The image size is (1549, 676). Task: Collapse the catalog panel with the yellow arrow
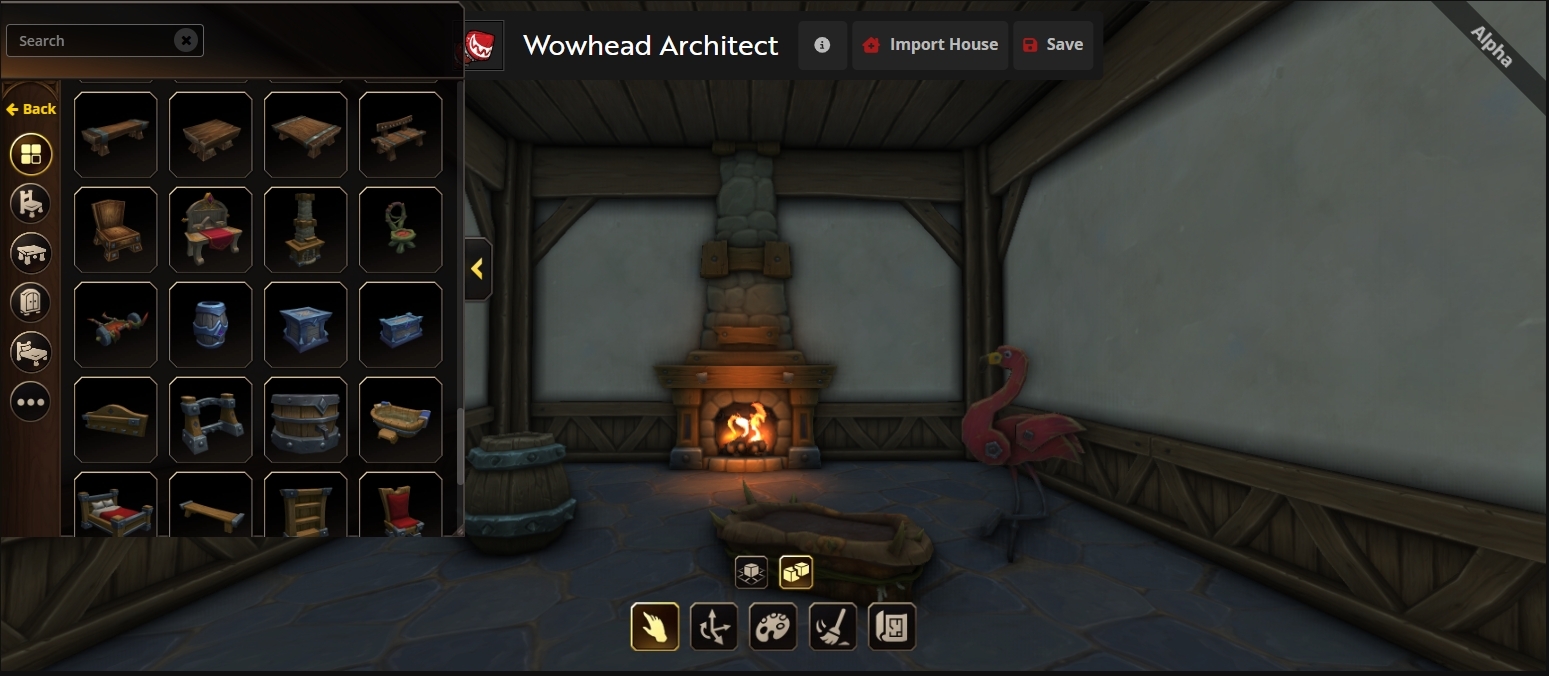pyautogui.click(x=478, y=269)
